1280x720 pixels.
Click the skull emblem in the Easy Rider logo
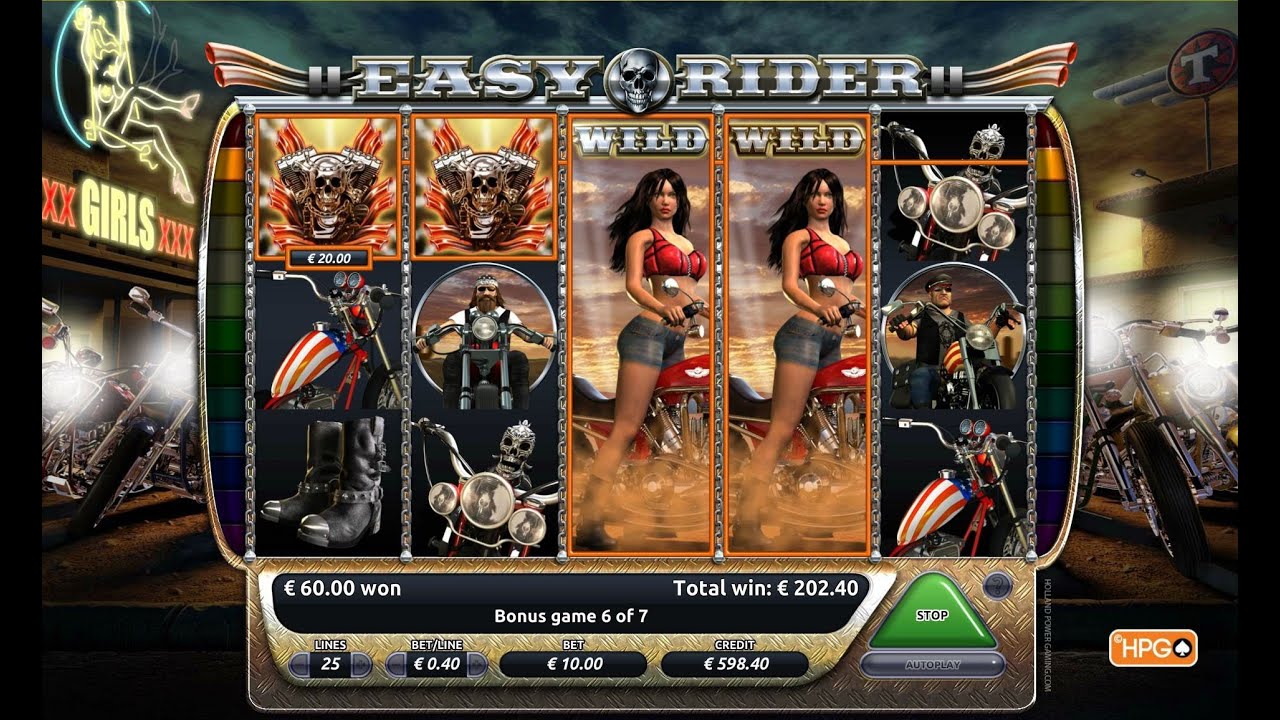click(x=637, y=73)
